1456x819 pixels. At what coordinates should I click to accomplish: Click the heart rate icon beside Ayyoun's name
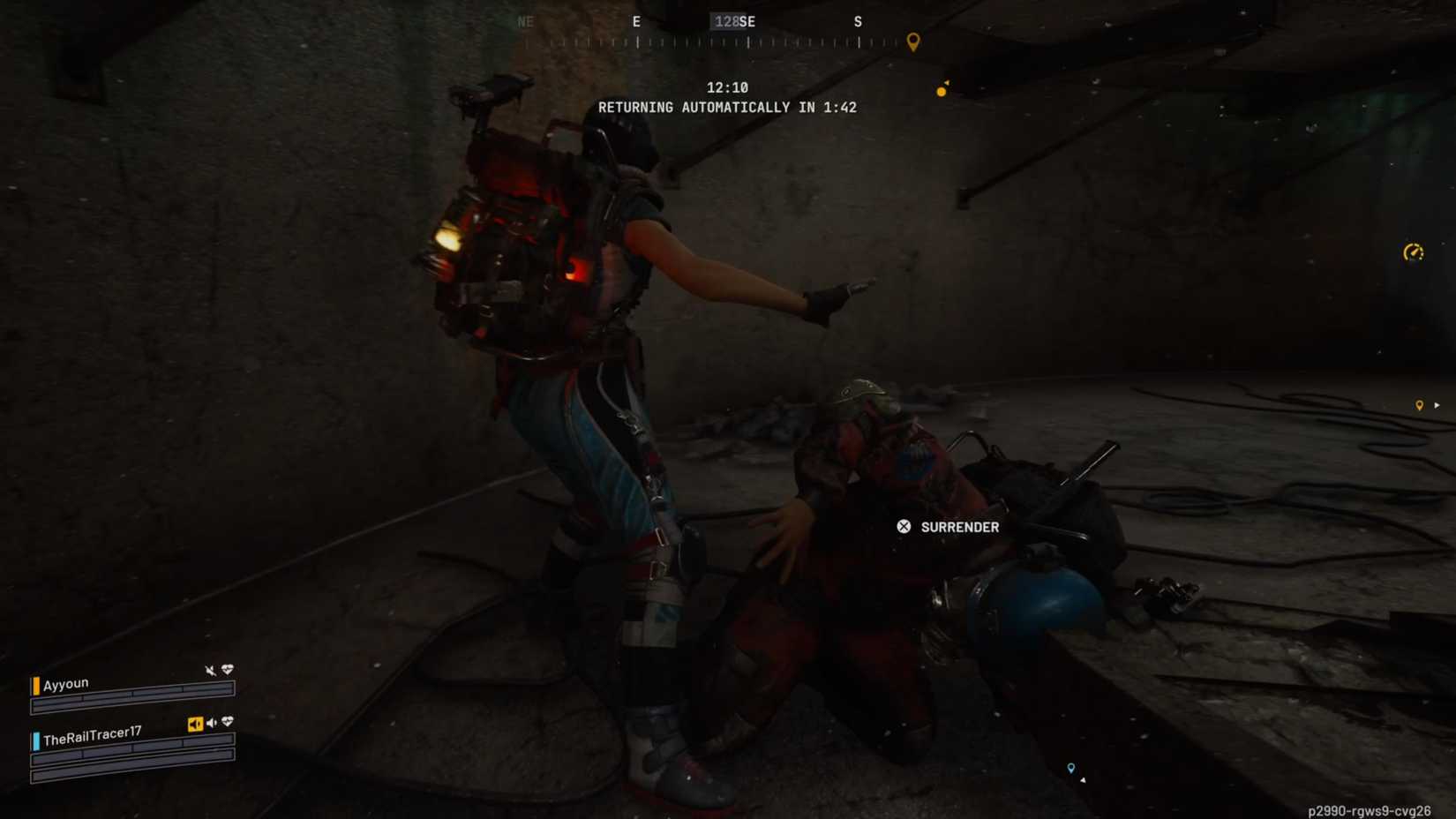[228, 670]
